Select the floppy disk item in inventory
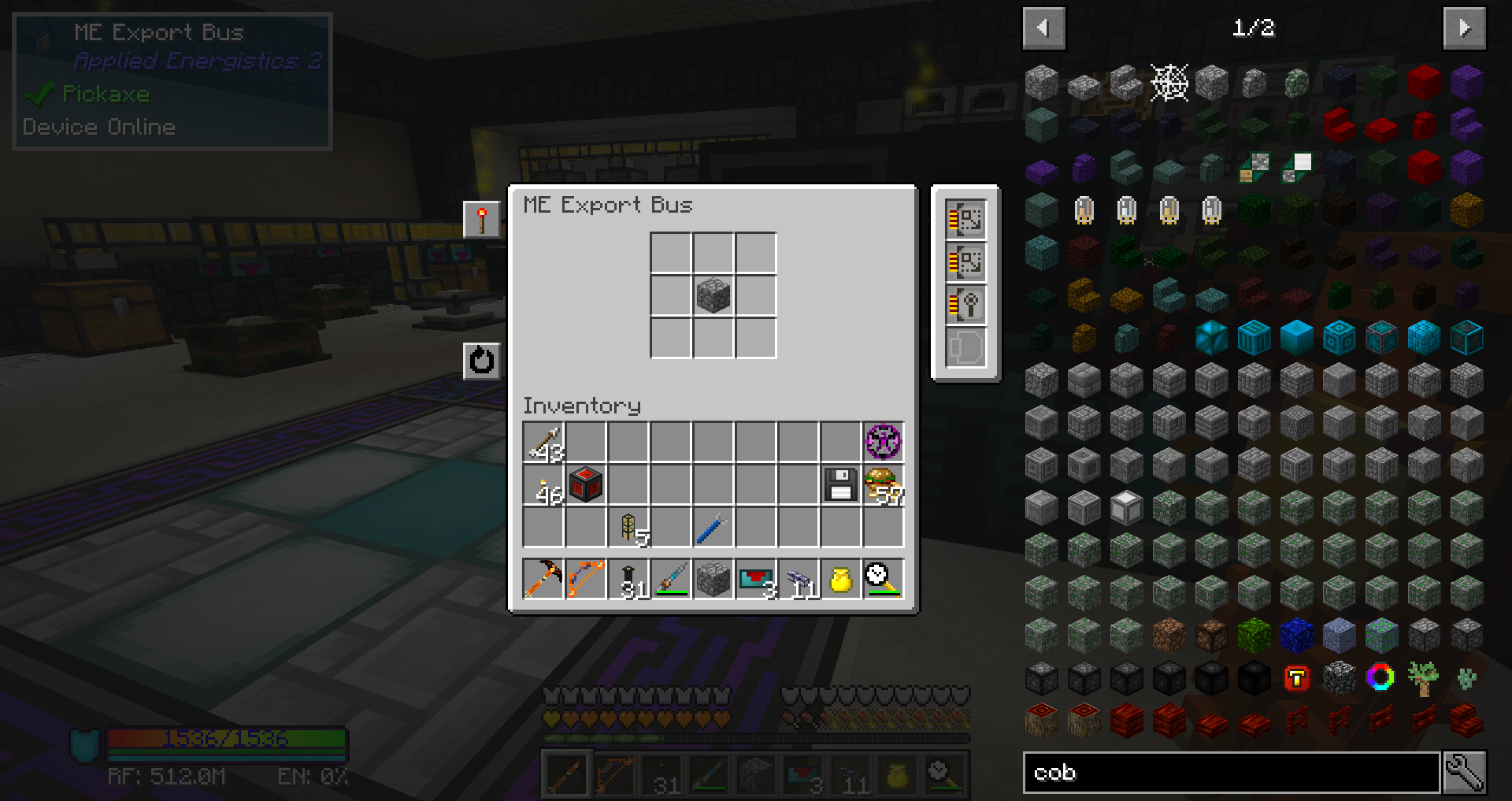This screenshot has width=1512, height=801. click(x=839, y=485)
